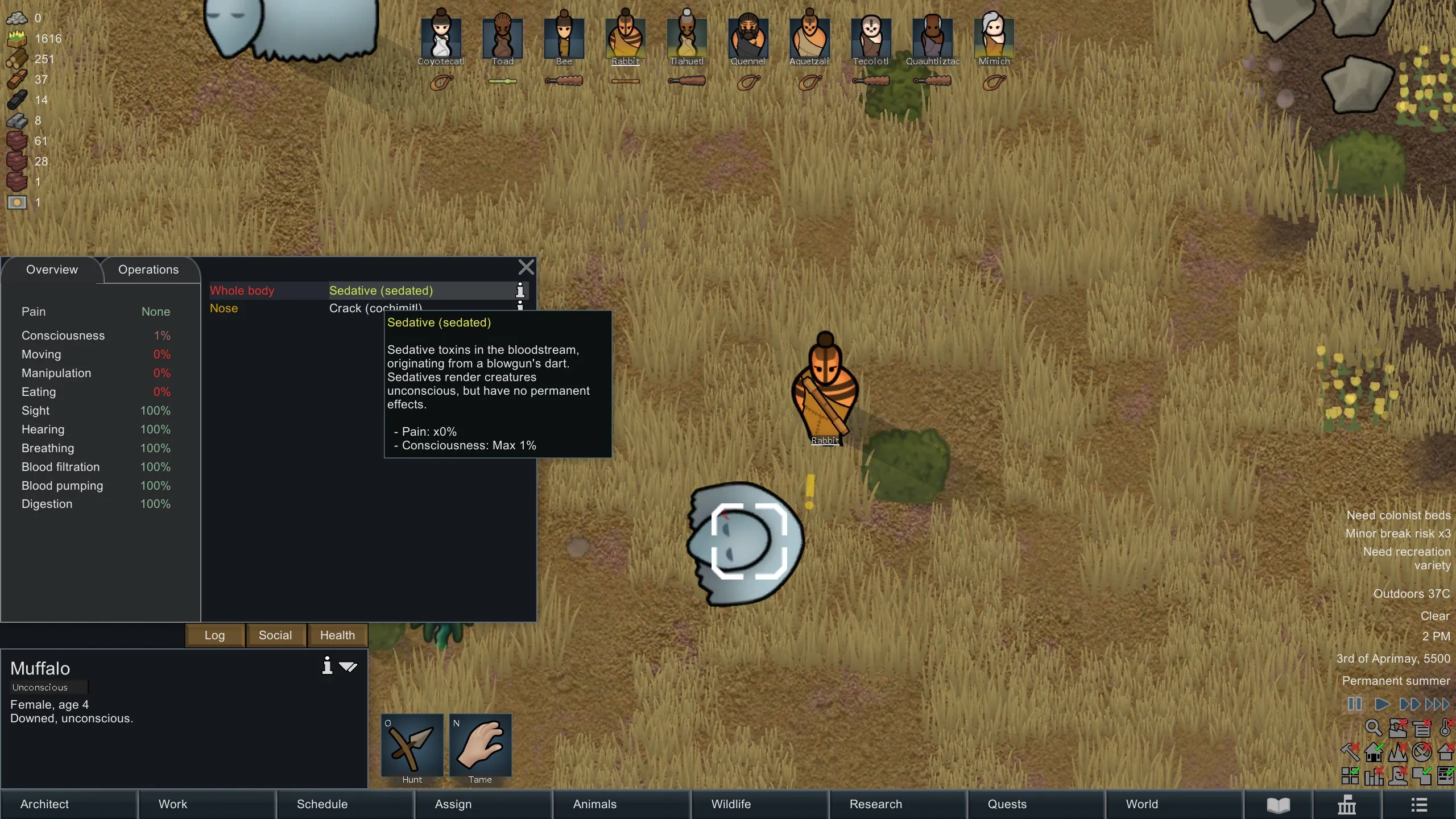Screen dimensions: 1456x819
Task: Switch to the Operations tab
Action: (148, 270)
